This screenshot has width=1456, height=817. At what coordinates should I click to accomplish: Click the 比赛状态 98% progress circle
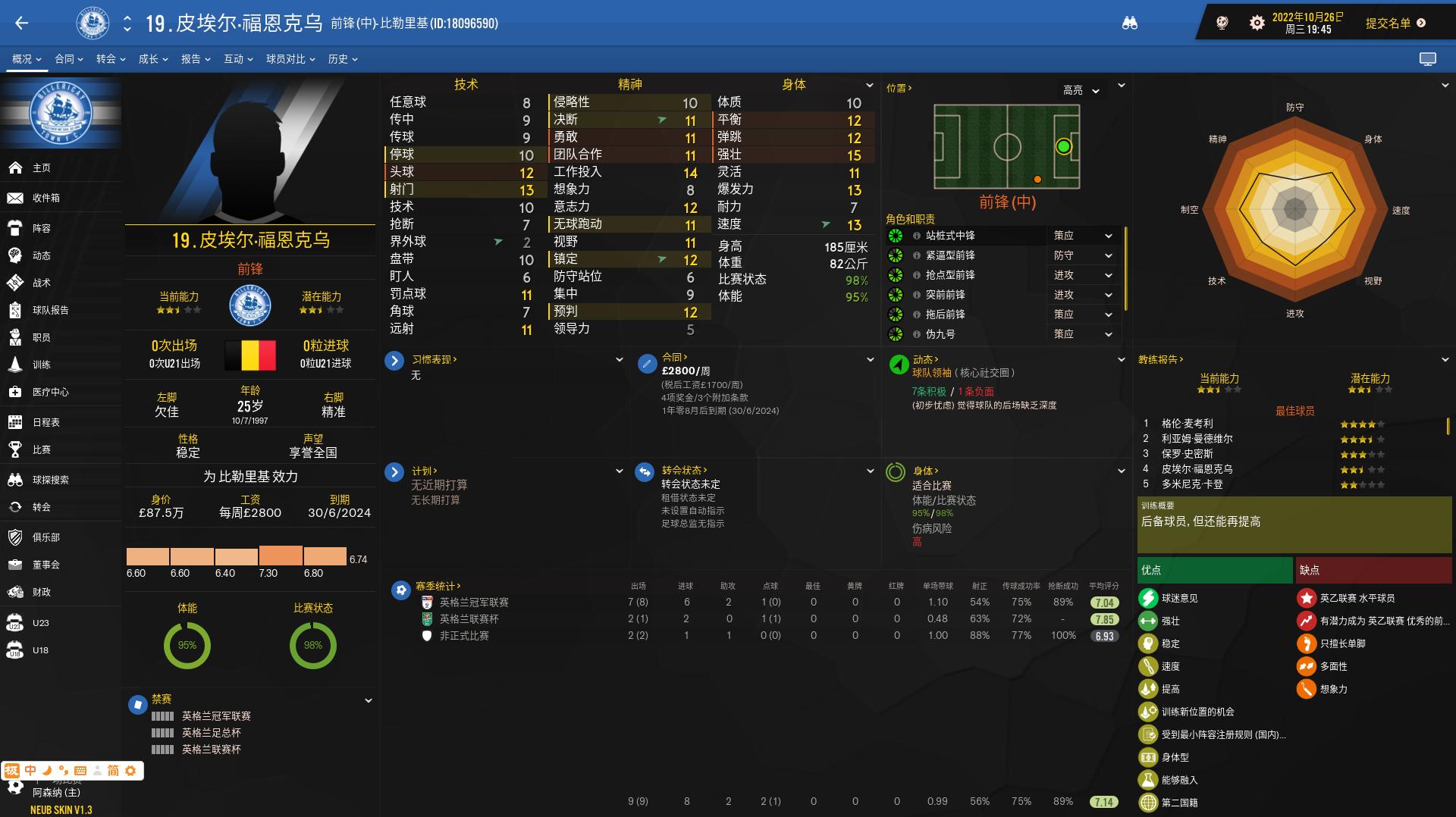coord(312,646)
